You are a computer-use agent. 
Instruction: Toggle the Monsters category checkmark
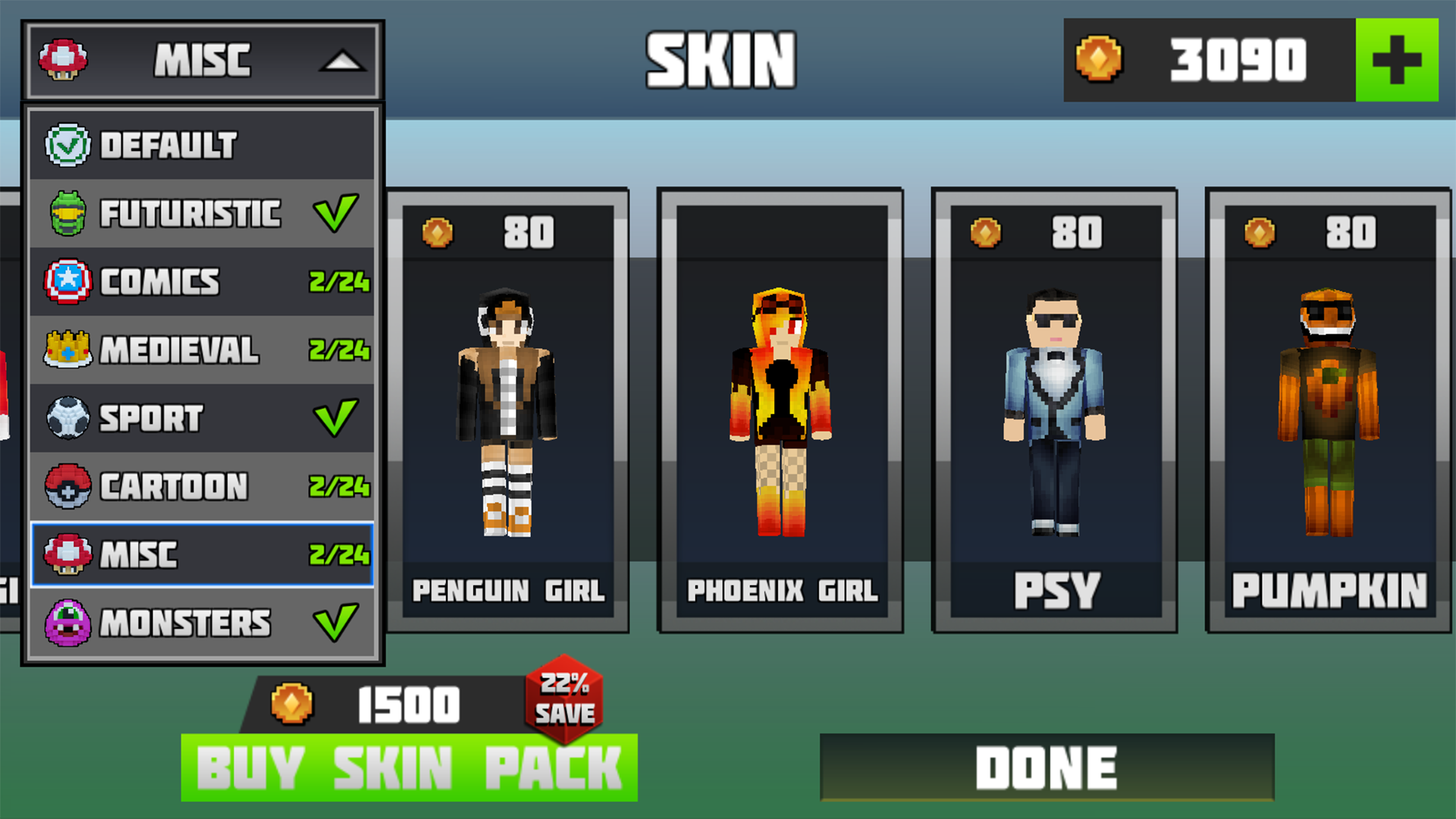[x=336, y=622]
